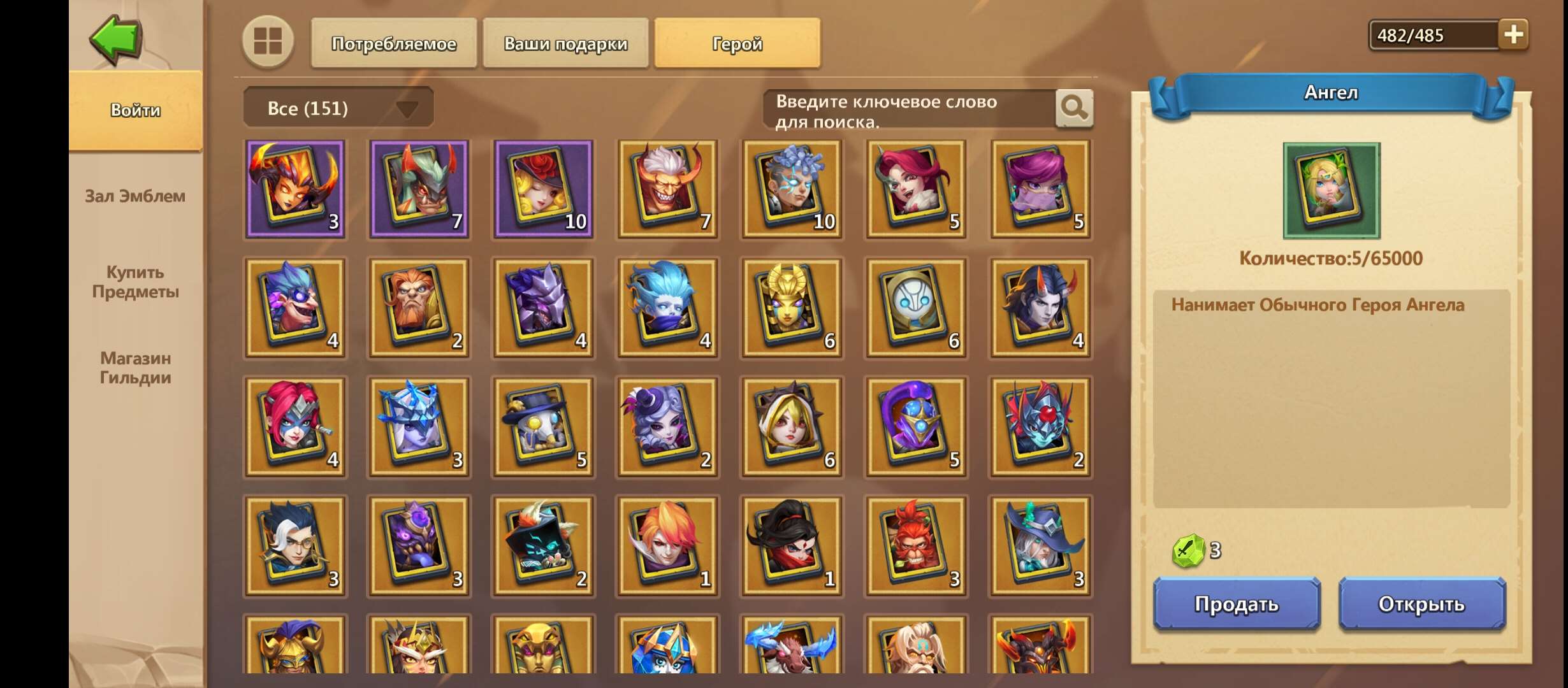Image resolution: width=1568 pixels, height=688 pixels.
Task: Select the blue-haired hero card with value 4
Action: [x=667, y=308]
